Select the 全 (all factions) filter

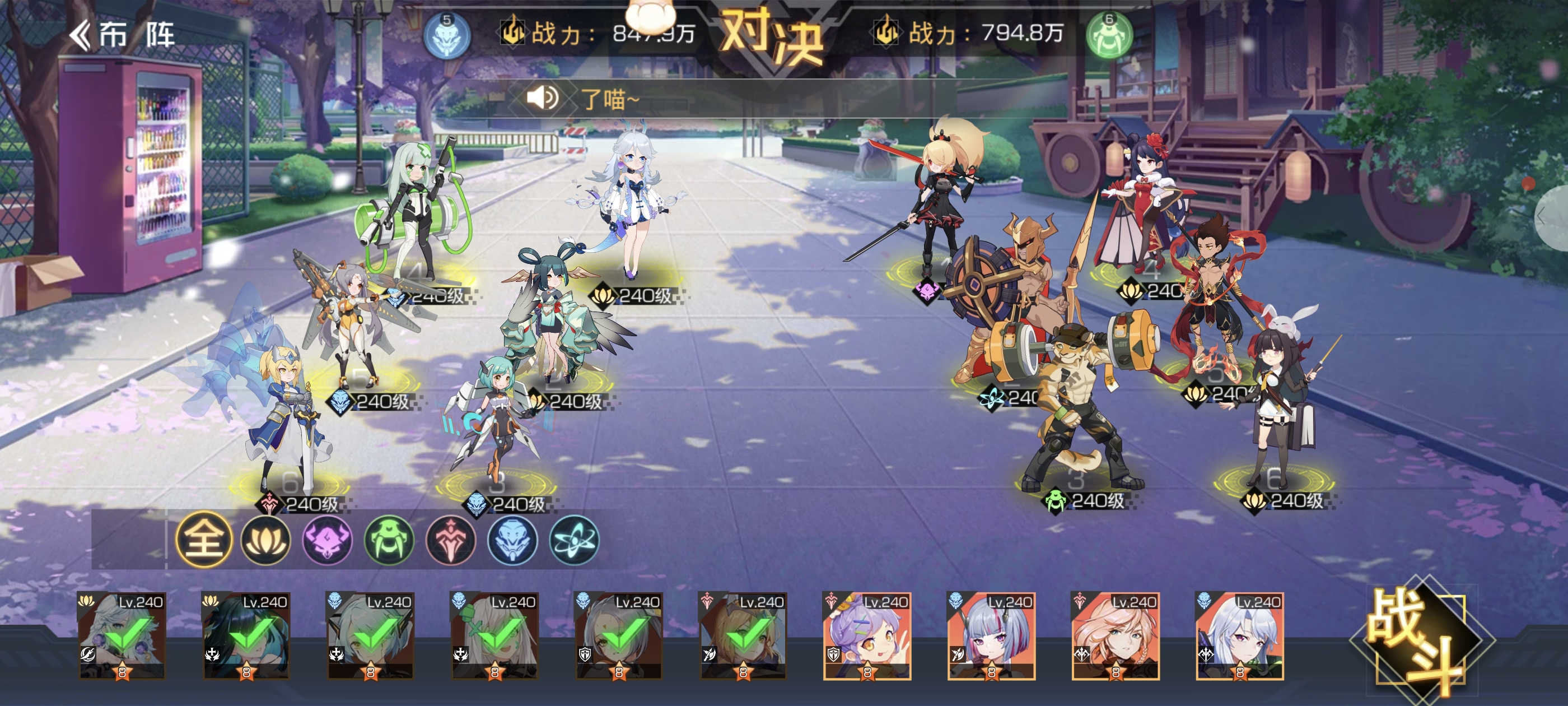click(204, 539)
